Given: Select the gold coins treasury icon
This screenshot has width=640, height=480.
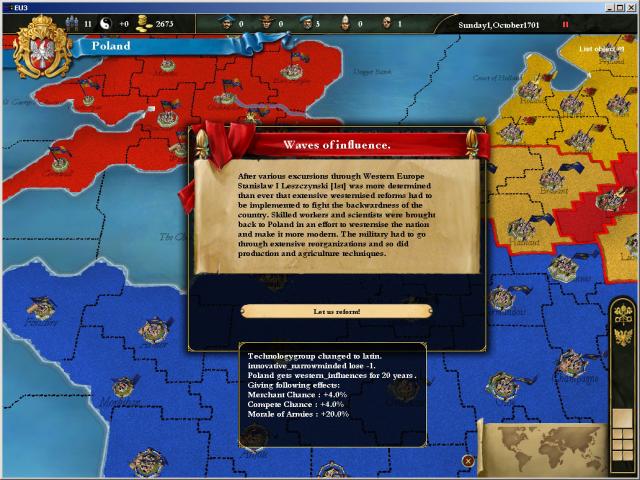Looking at the screenshot, I should 142,23.
